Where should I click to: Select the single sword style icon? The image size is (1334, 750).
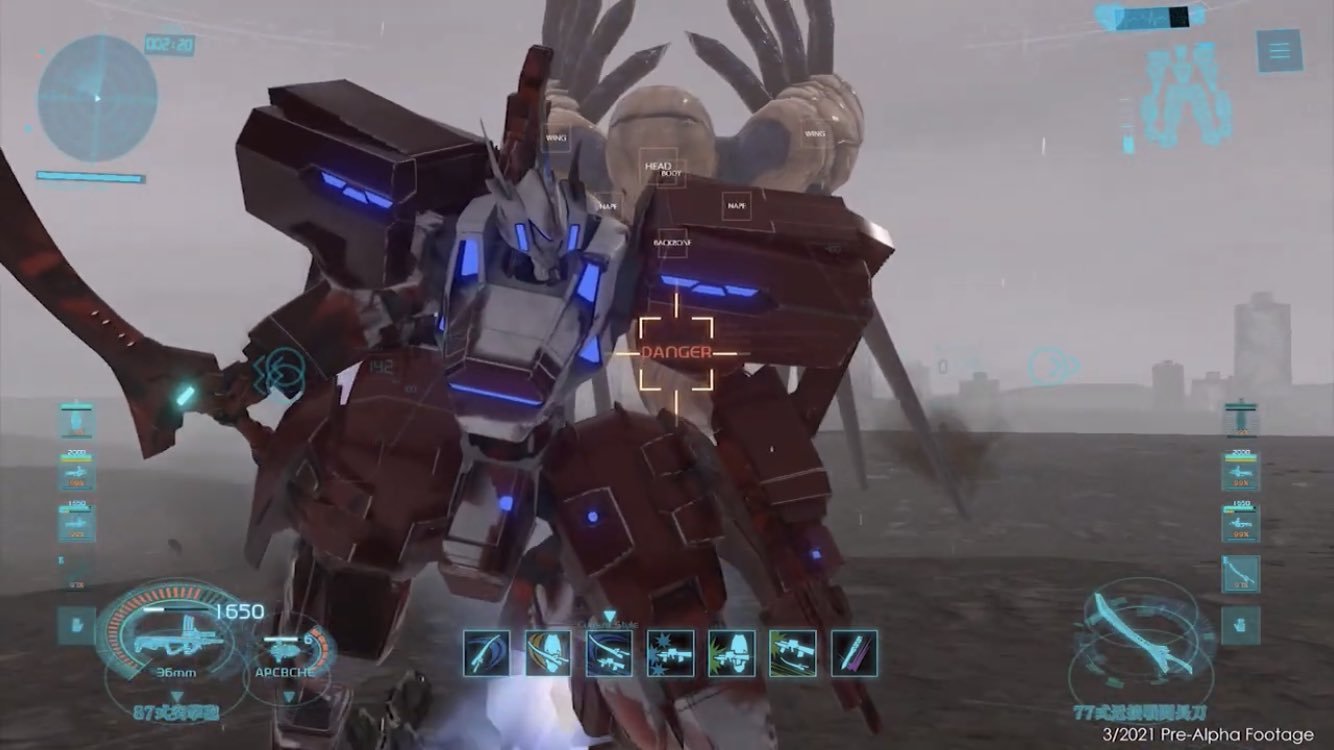click(x=488, y=653)
